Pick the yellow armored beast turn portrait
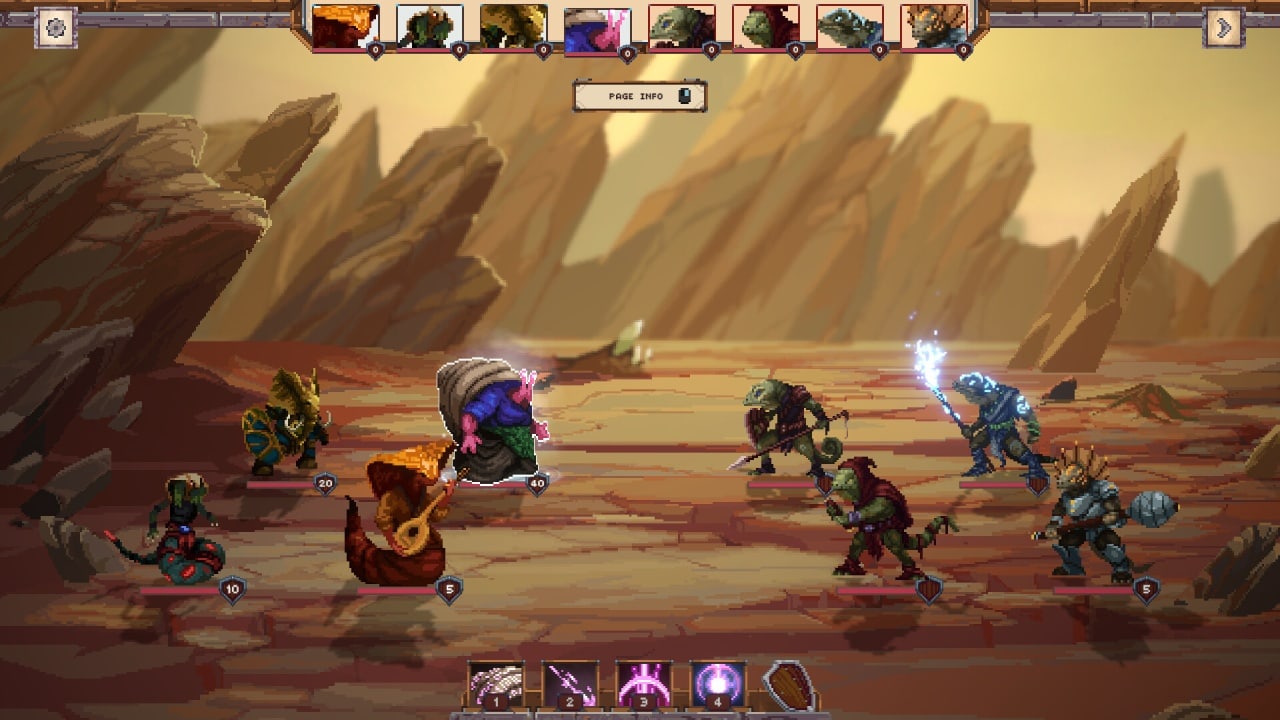Screen dimensions: 1280x720 (514, 27)
